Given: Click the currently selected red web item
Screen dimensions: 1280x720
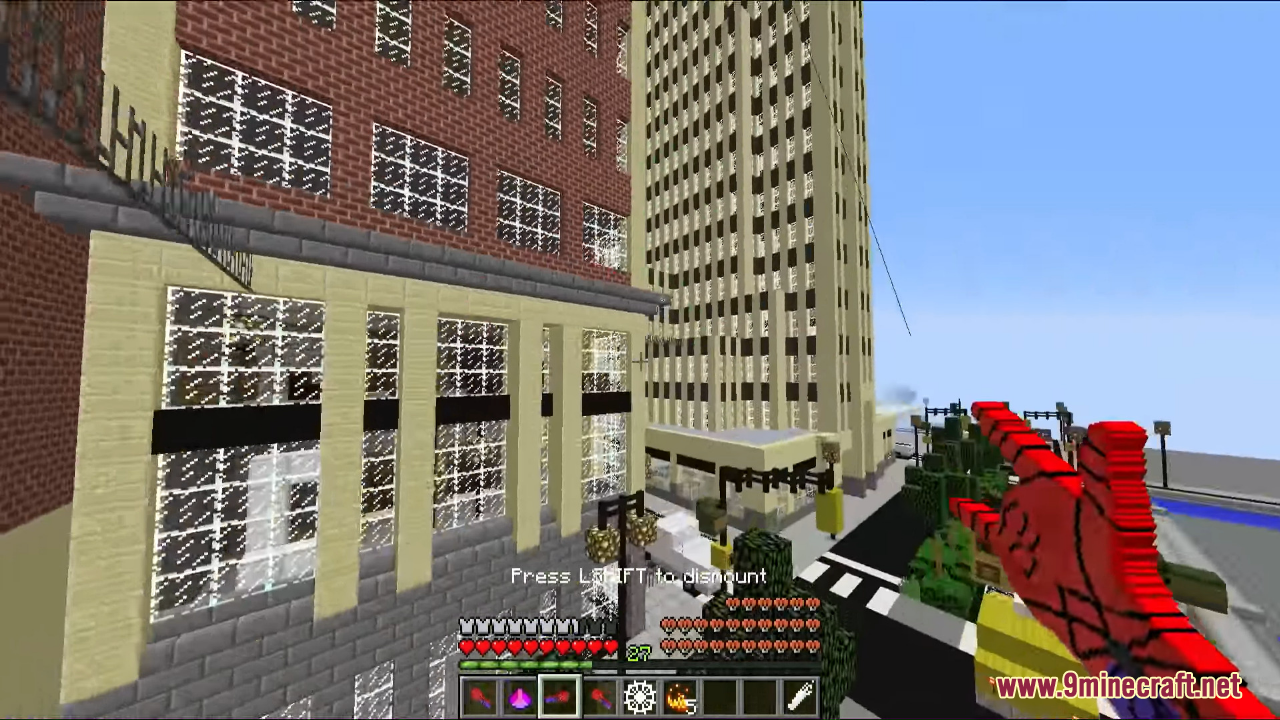Looking at the screenshot, I should (560, 697).
